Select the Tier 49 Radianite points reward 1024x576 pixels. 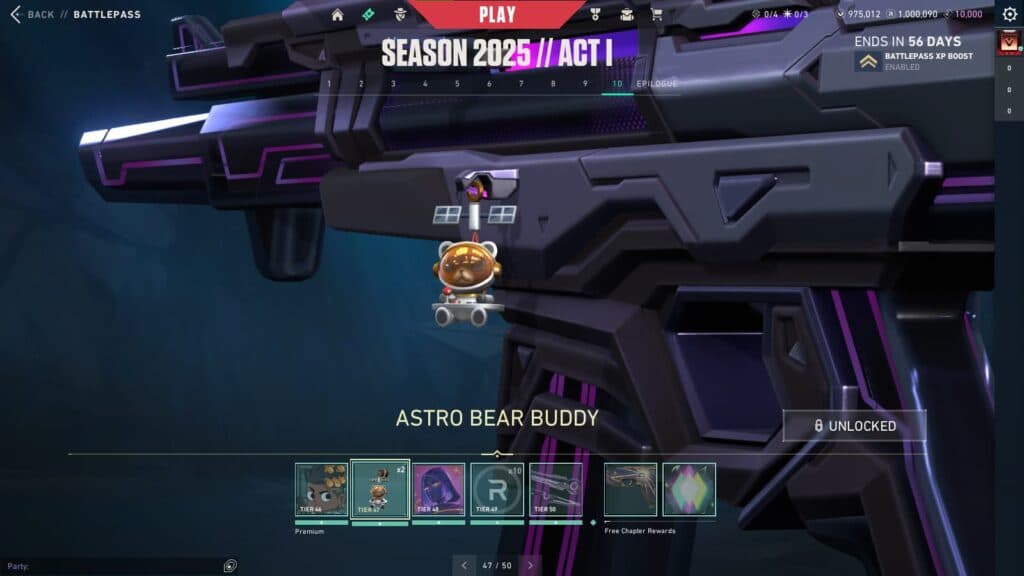[x=497, y=489]
